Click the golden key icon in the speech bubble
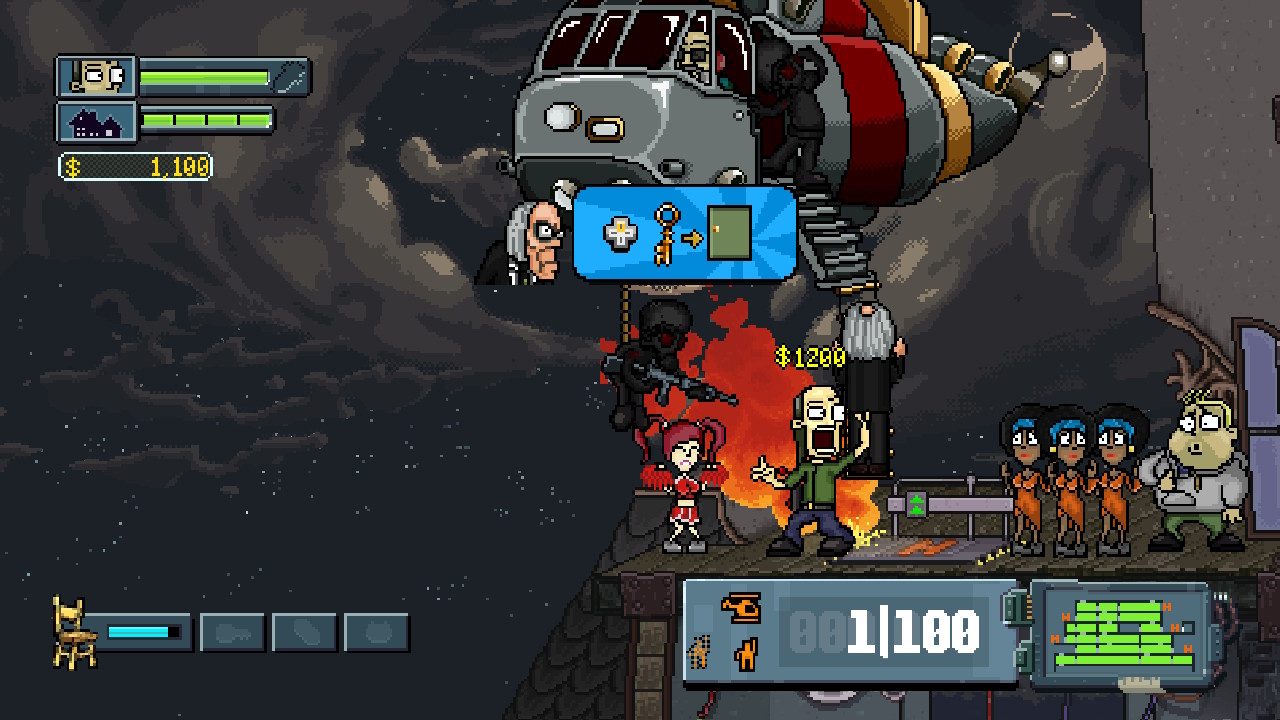The width and height of the screenshot is (1280, 720). click(666, 235)
